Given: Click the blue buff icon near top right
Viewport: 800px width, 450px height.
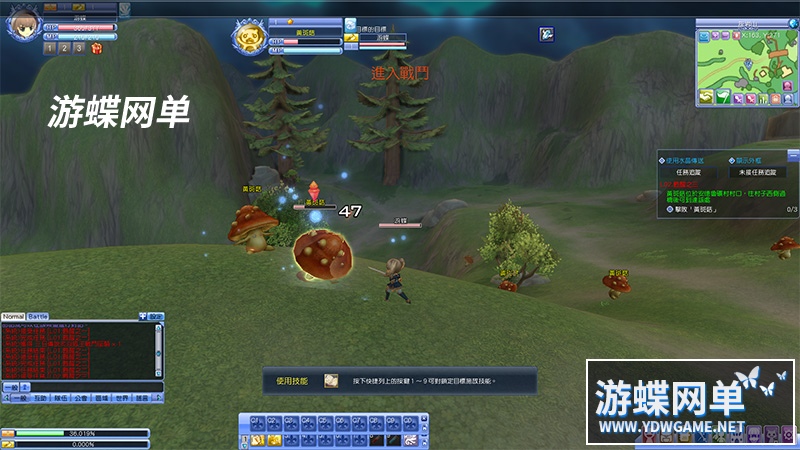Looking at the screenshot, I should pyautogui.click(x=546, y=34).
